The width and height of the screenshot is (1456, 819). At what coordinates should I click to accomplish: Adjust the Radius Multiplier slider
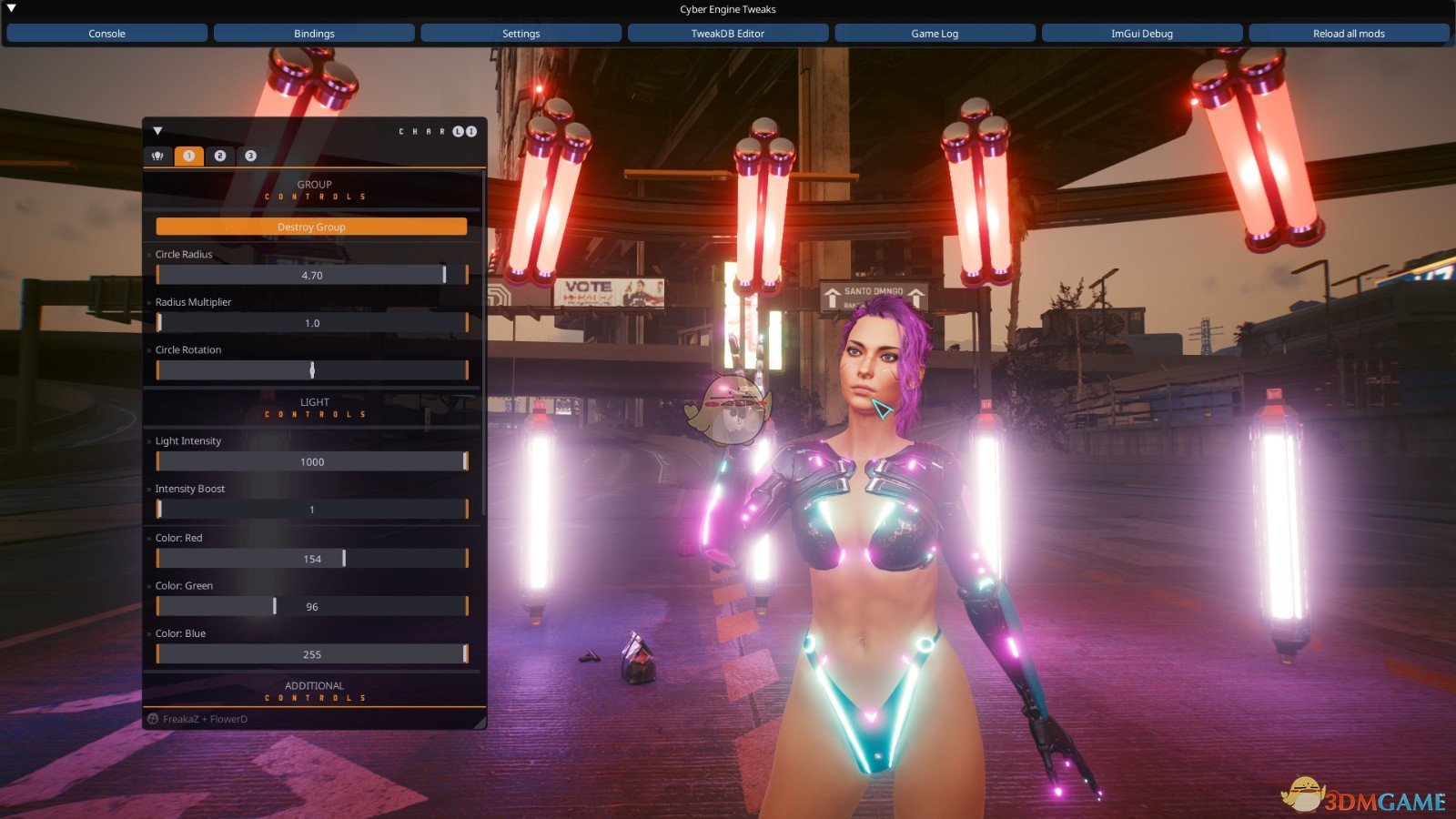[311, 323]
